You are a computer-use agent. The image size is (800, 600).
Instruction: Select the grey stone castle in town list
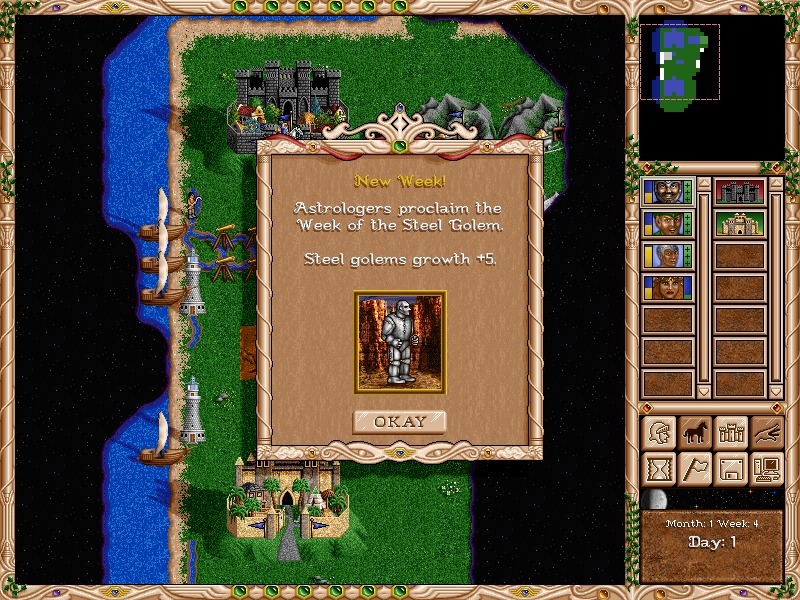pyautogui.click(x=739, y=191)
